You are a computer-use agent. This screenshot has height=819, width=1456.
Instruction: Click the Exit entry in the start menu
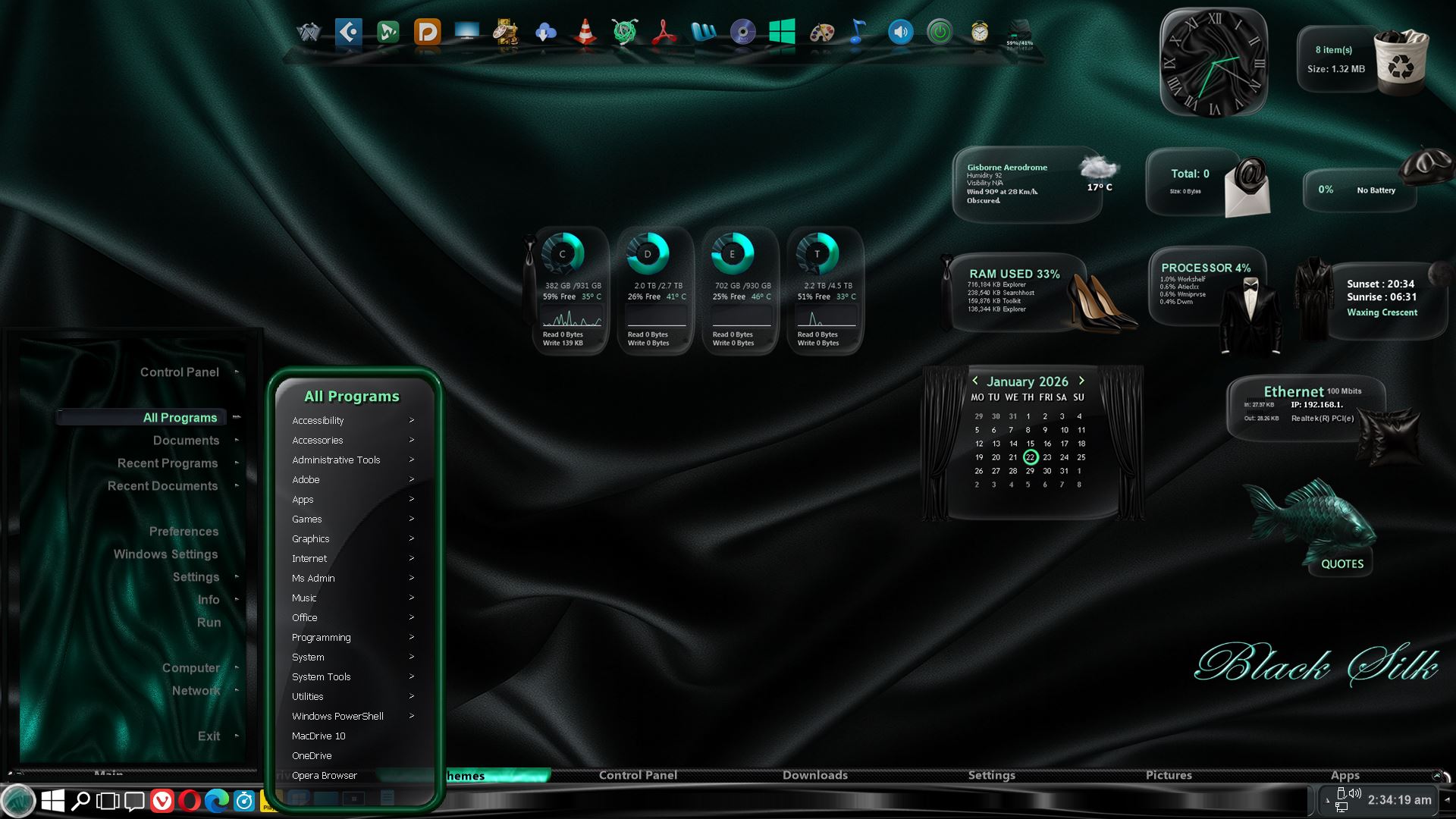coord(209,736)
